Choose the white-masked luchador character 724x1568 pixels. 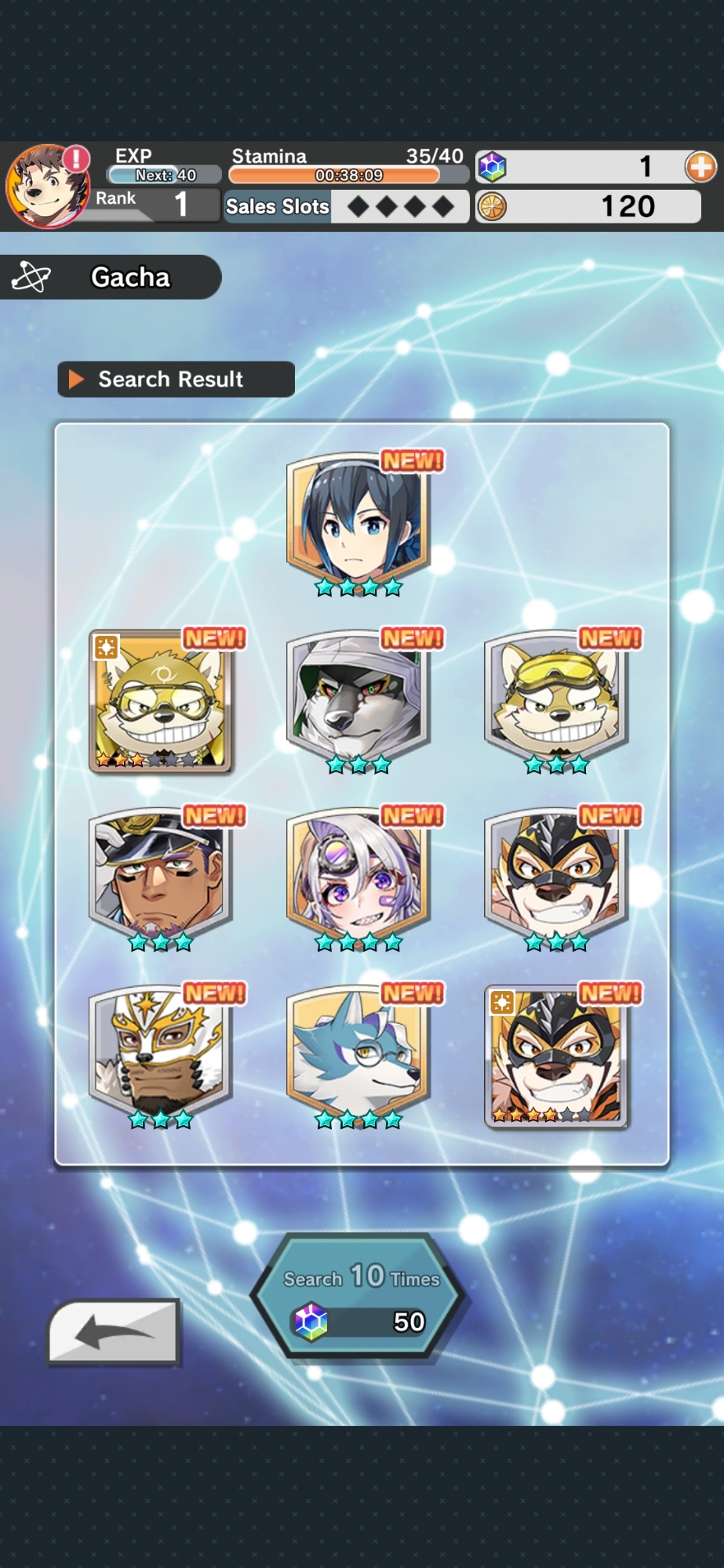click(160, 1054)
